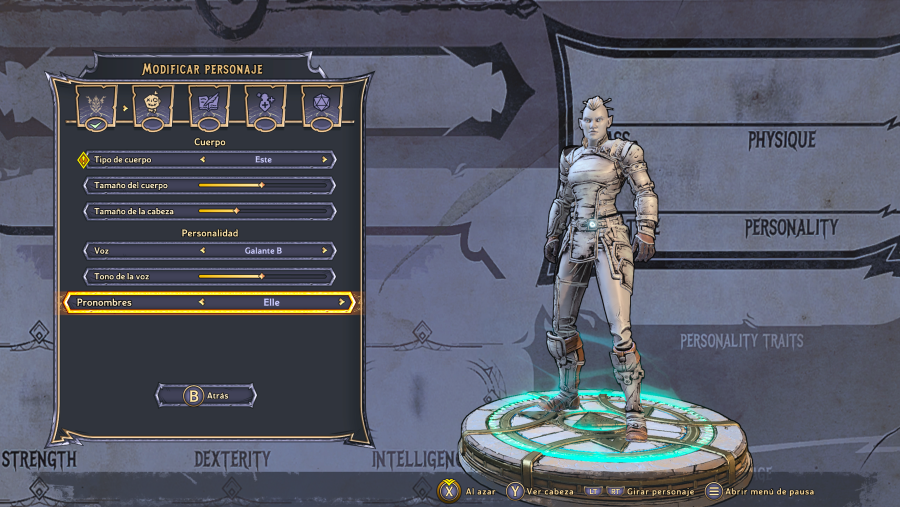Go back with the Atrás button

point(207,396)
